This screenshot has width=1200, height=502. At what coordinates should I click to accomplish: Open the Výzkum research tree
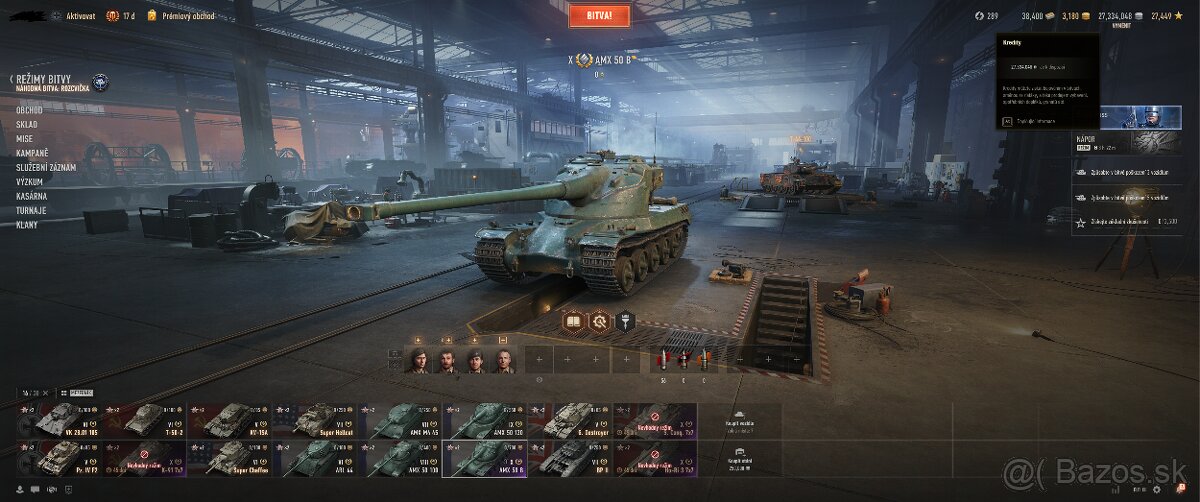coord(31,182)
